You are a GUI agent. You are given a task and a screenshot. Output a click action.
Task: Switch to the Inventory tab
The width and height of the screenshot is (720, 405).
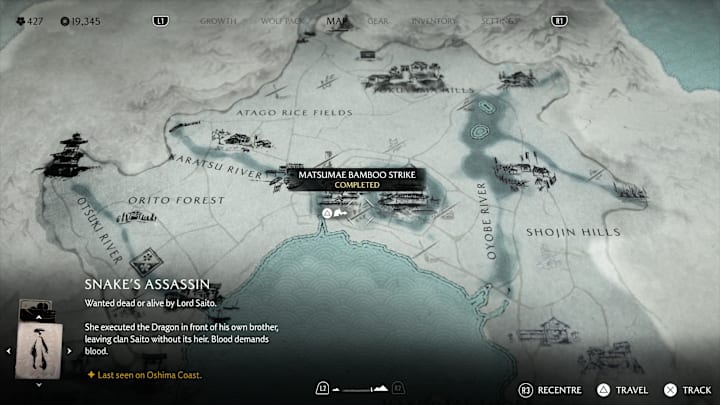[433, 20]
